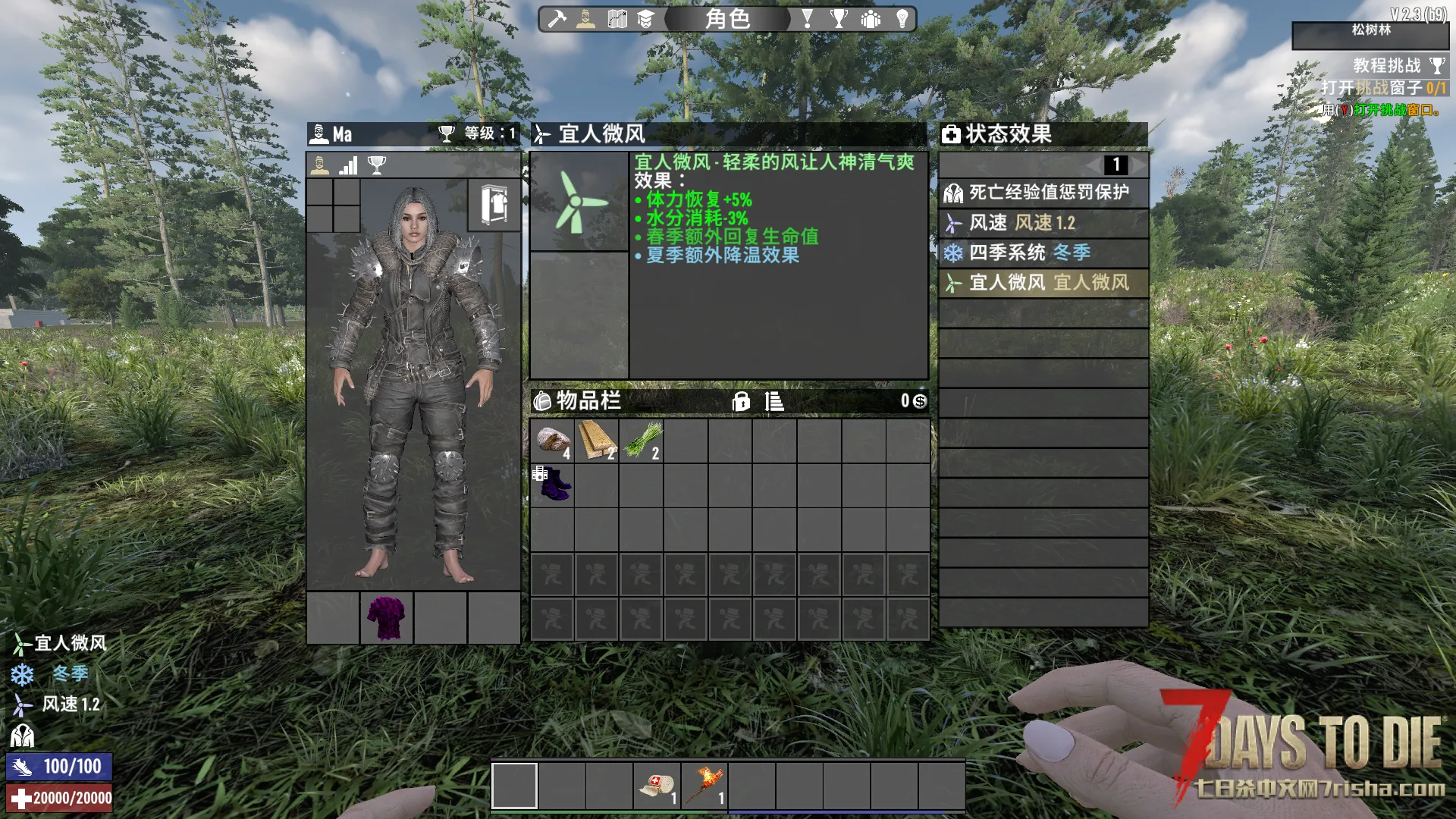Select the purple boots in inventory

552,485
